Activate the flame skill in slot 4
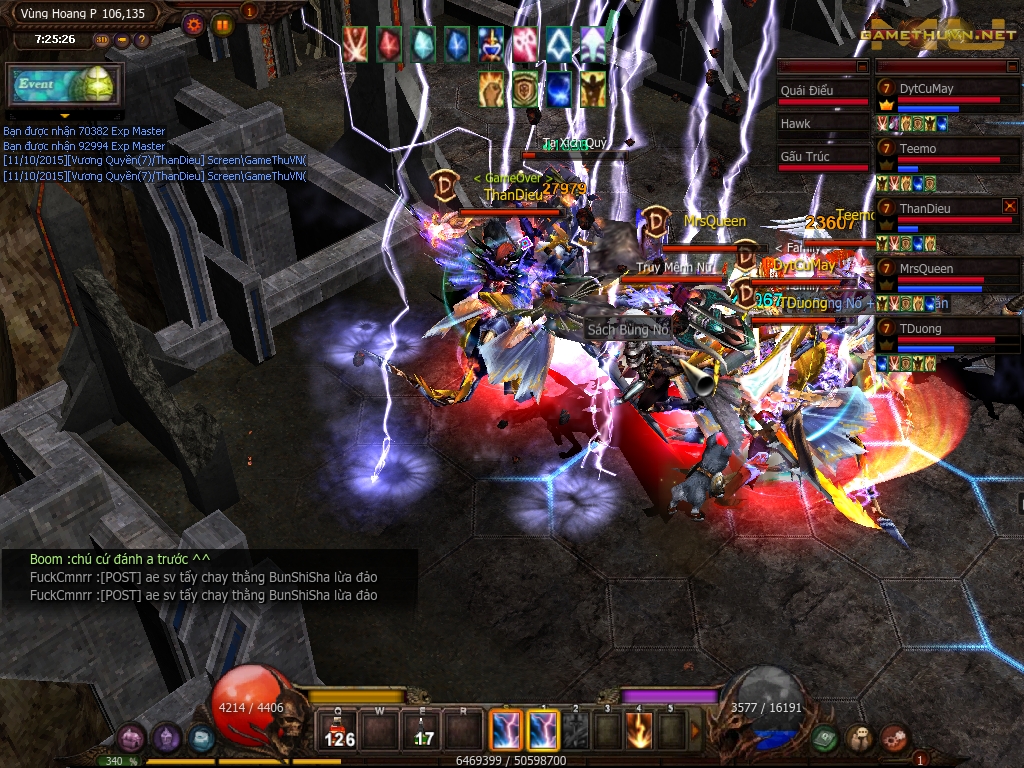 coord(641,731)
